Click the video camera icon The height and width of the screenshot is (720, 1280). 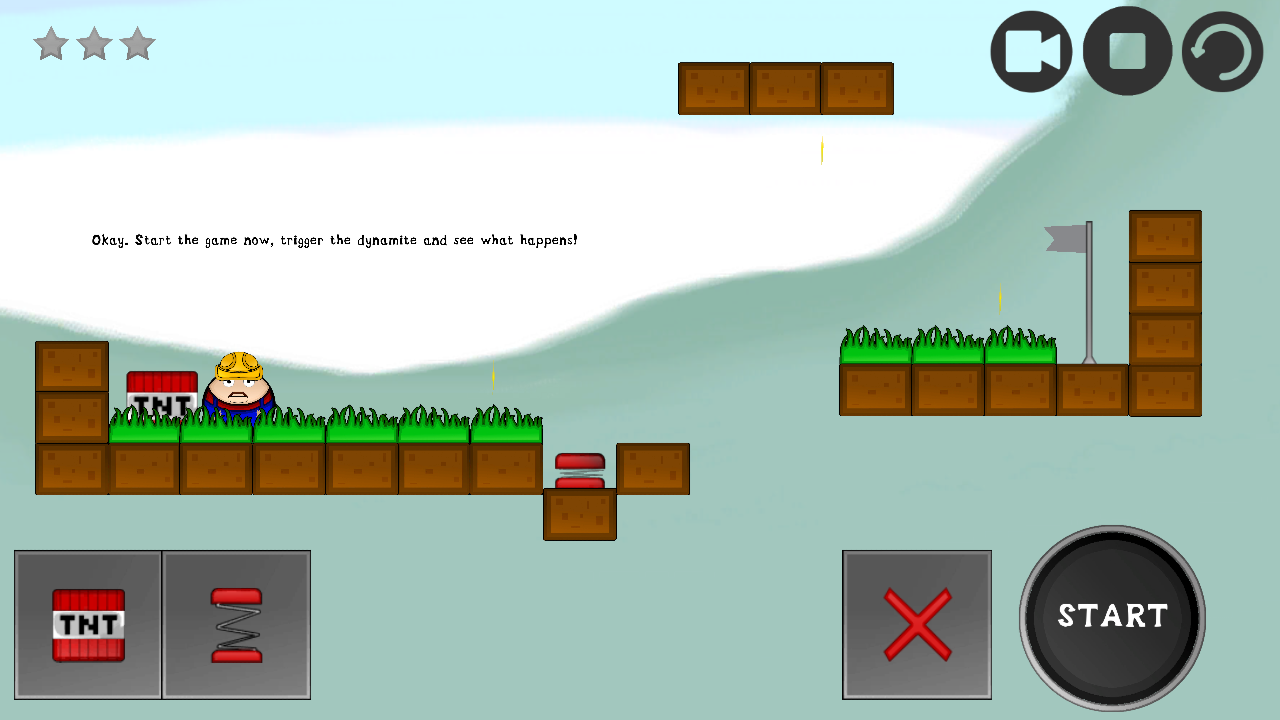click(1030, 50)
